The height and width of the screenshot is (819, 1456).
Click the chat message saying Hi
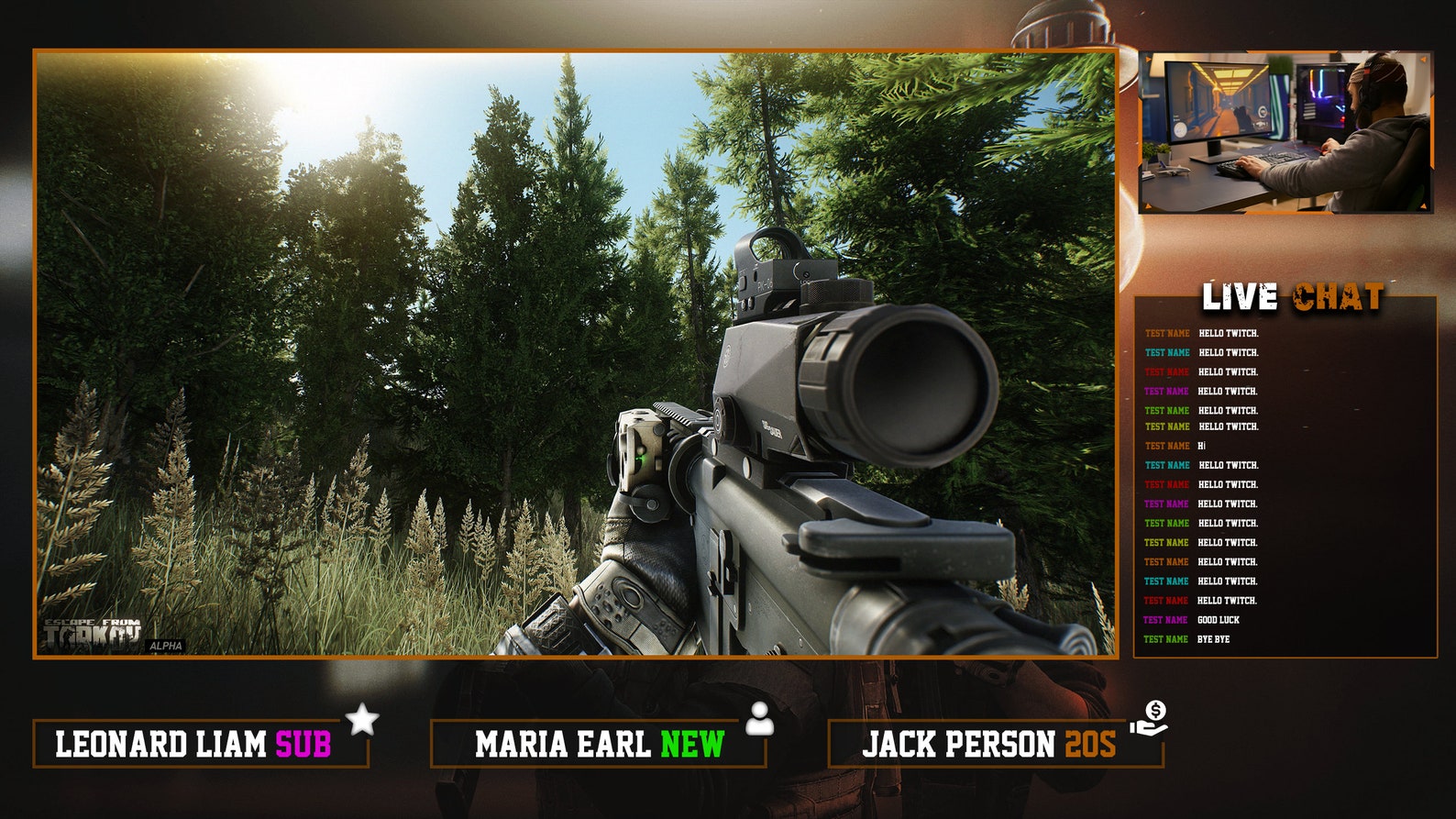point(1204,445)
